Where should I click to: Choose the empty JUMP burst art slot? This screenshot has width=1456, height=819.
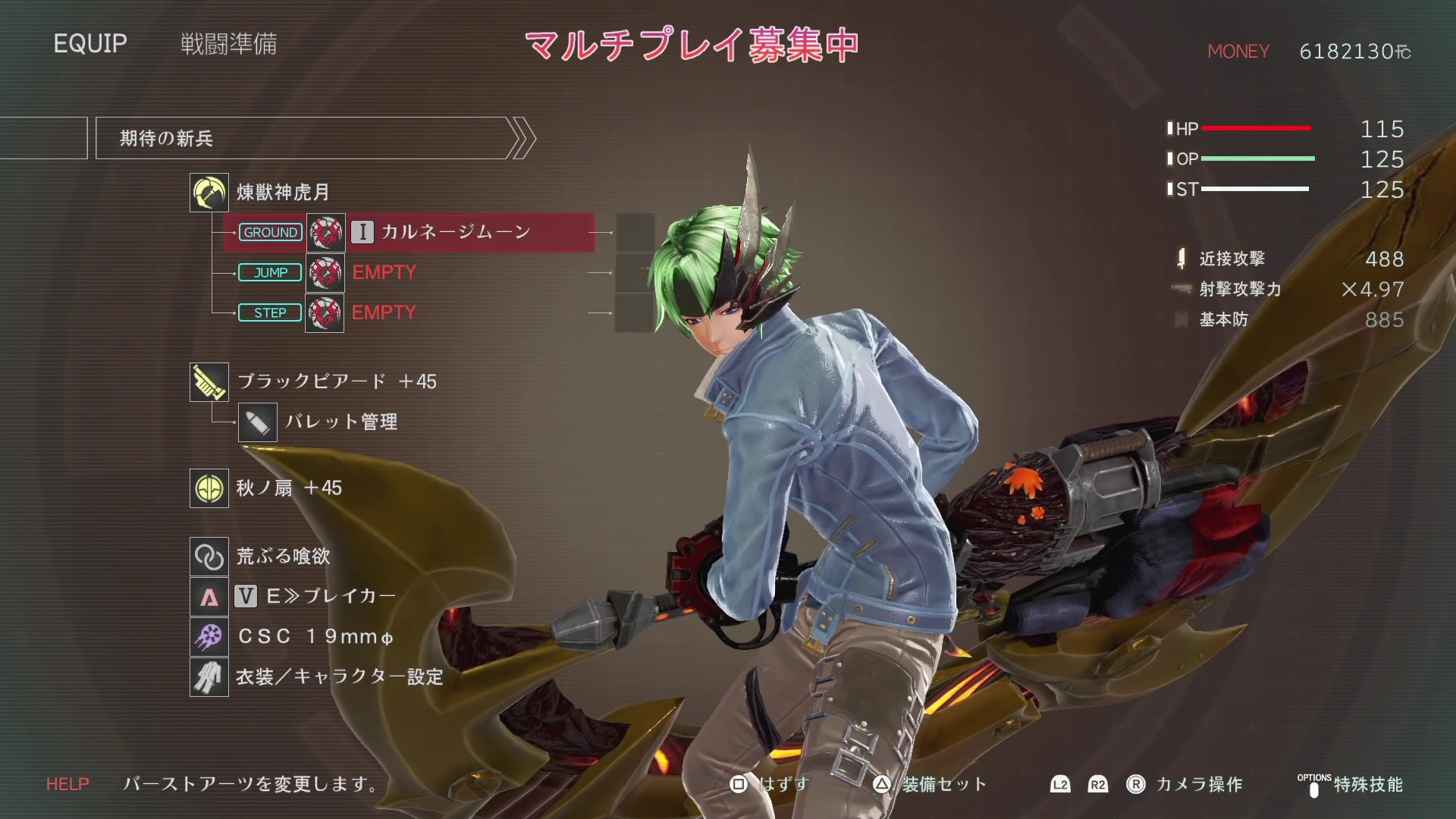384,272
